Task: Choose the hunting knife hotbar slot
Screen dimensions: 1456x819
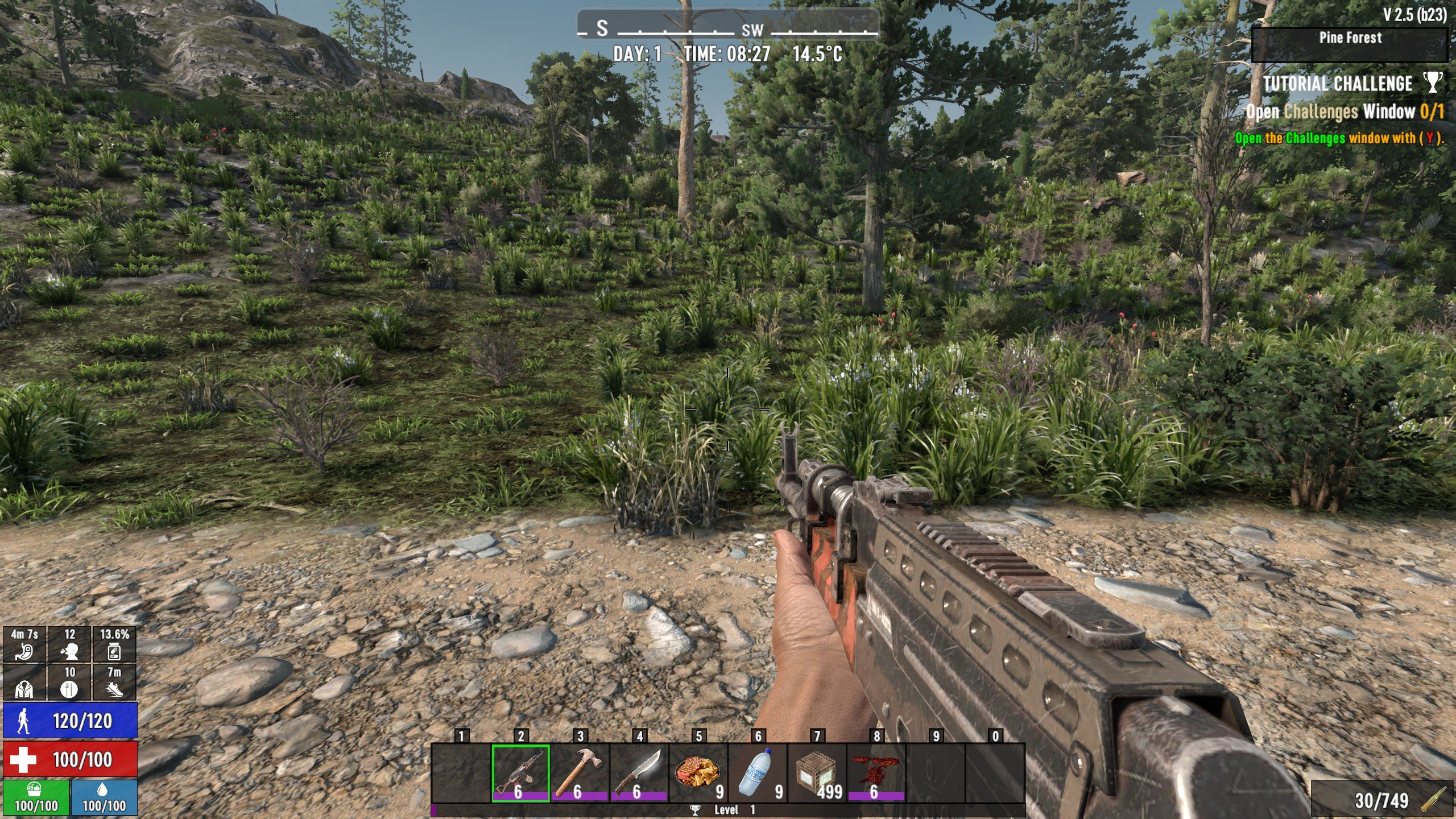Action: [638, 772]
